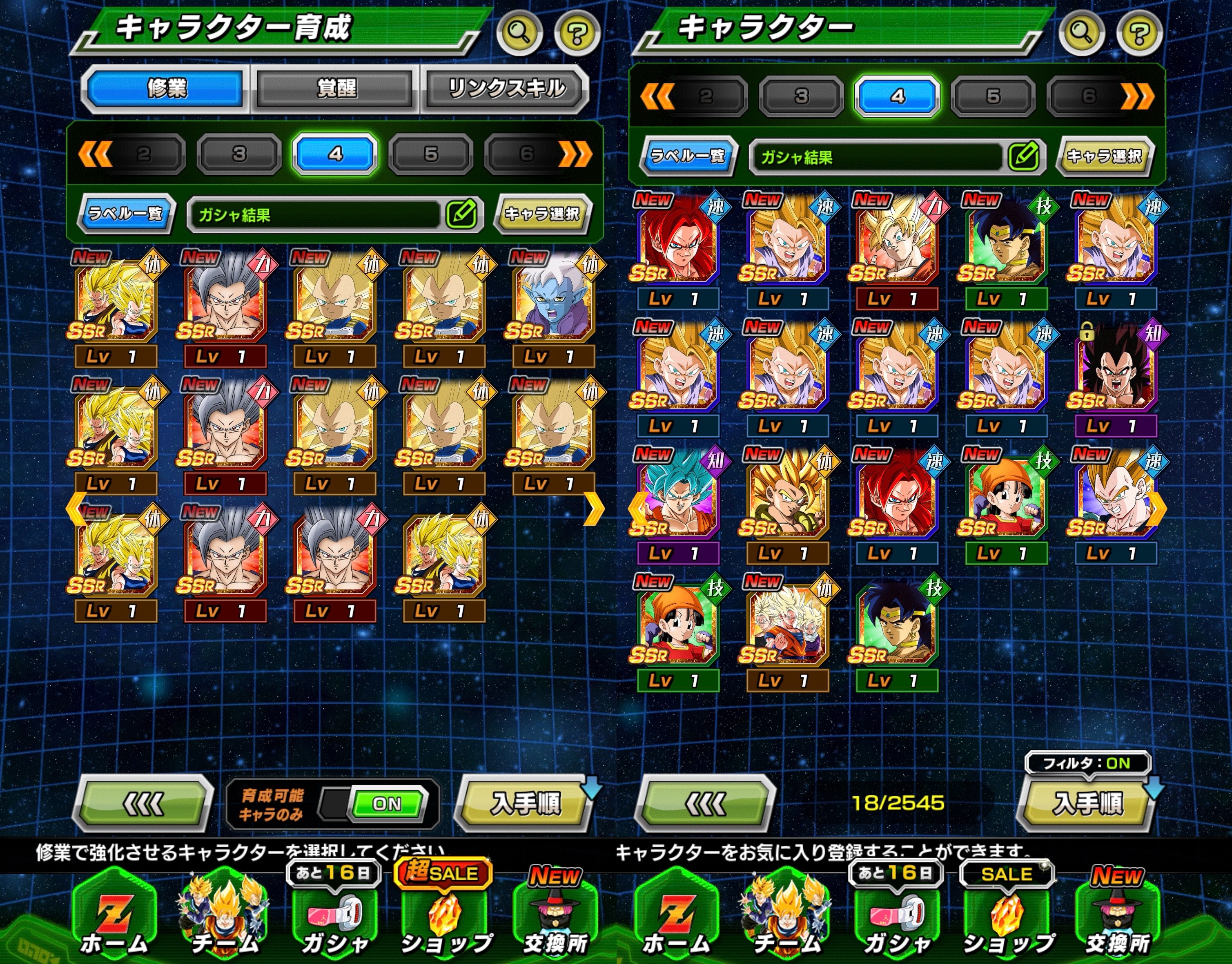1232x964 pixels.
Task: Tap キャラ選択 on the キャラクター育成 screen
Action: click(x=542, y=214)
